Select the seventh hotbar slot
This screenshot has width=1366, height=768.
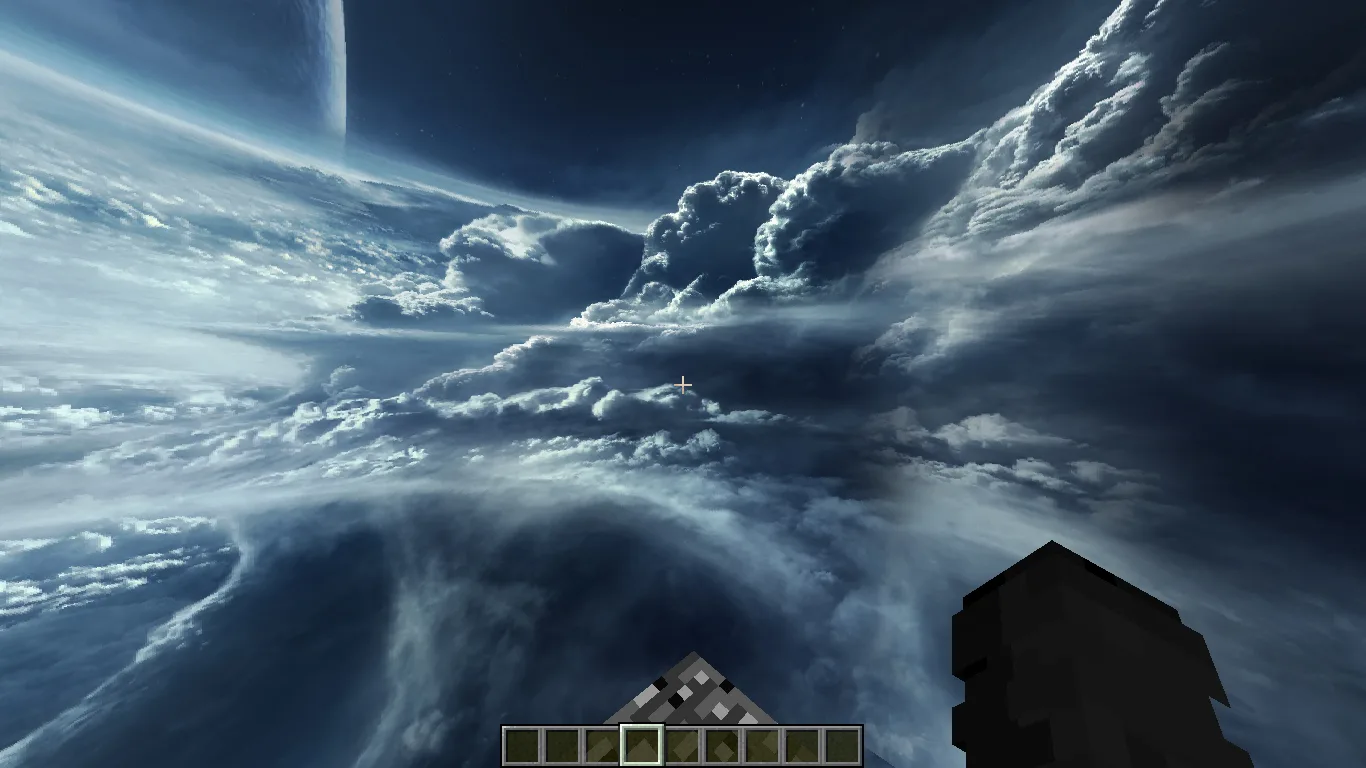[x=763, y=743]
